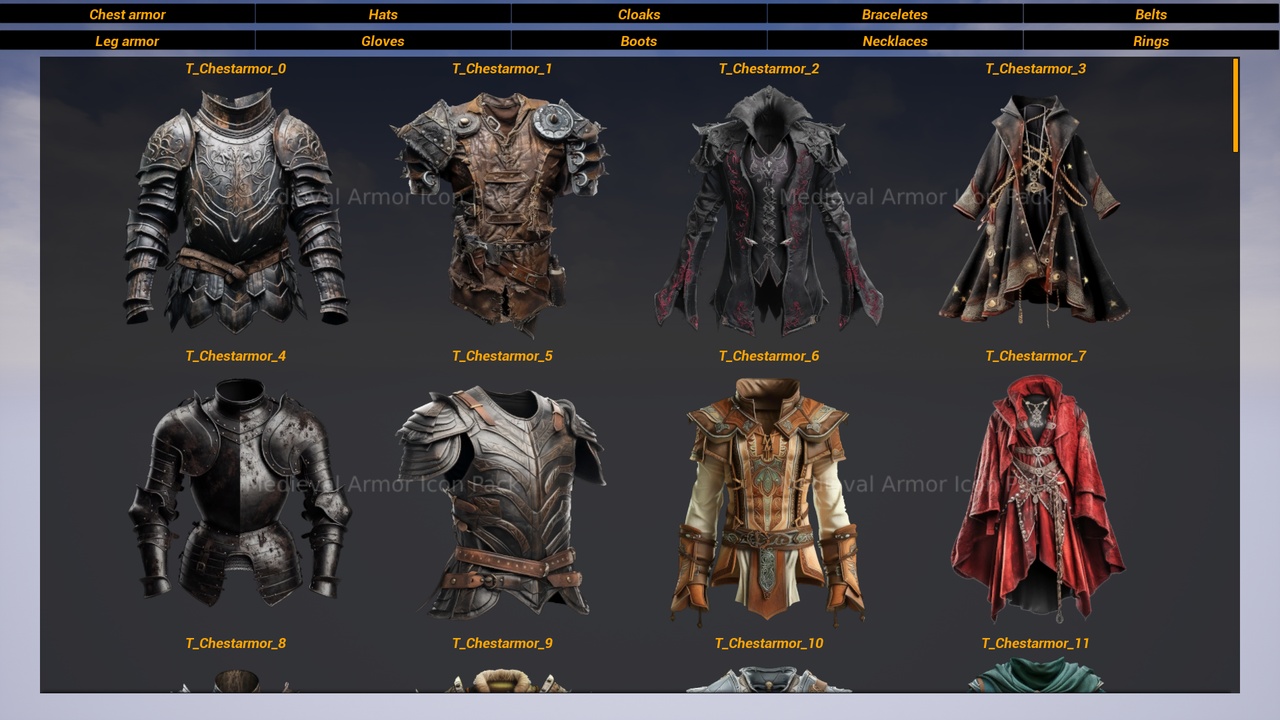
Task: Open the T_Chestarmor_6 tan tunic icon
Action: (x=768, y=495)
